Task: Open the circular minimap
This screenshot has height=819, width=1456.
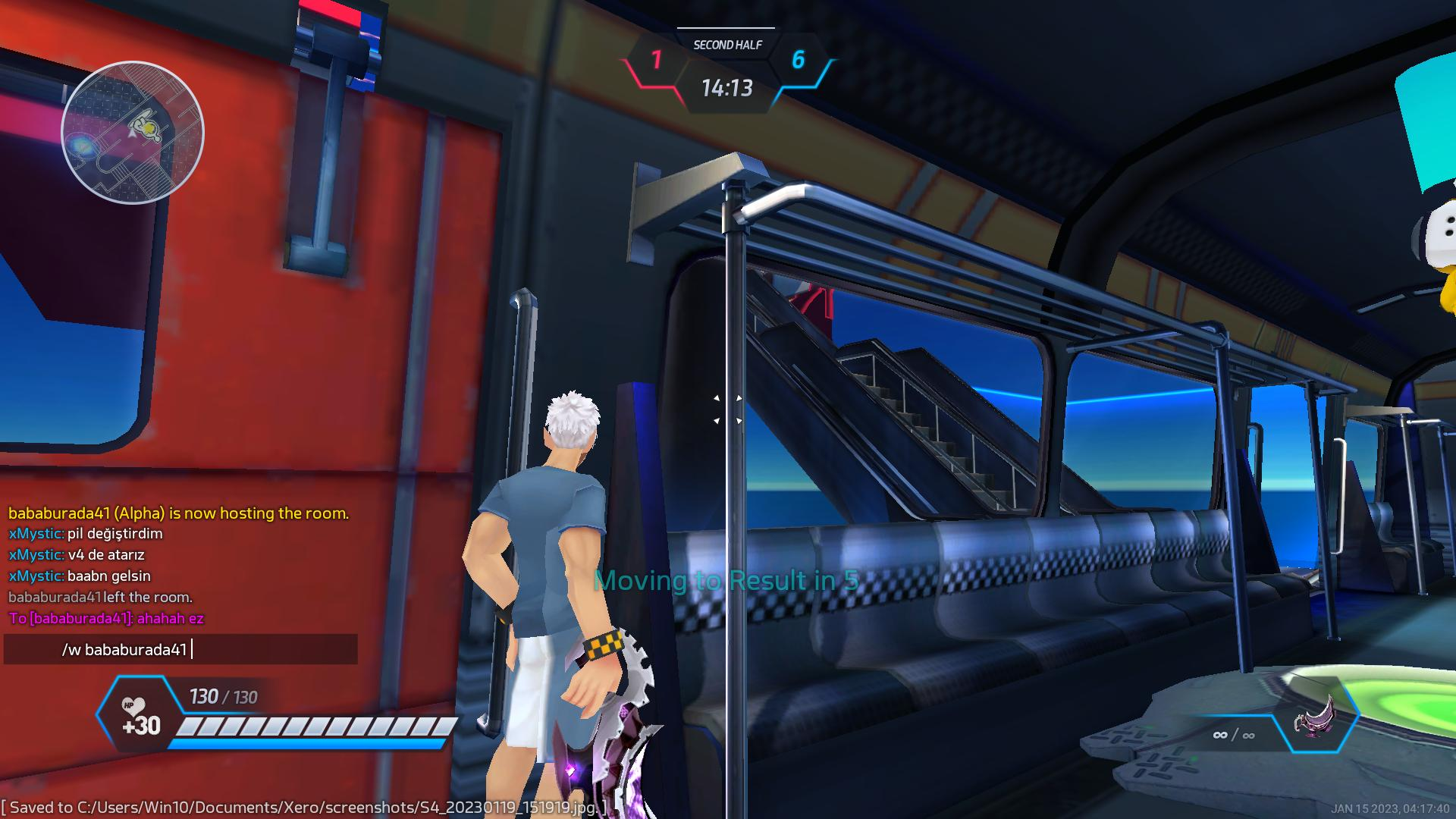Action: point(133,133)
